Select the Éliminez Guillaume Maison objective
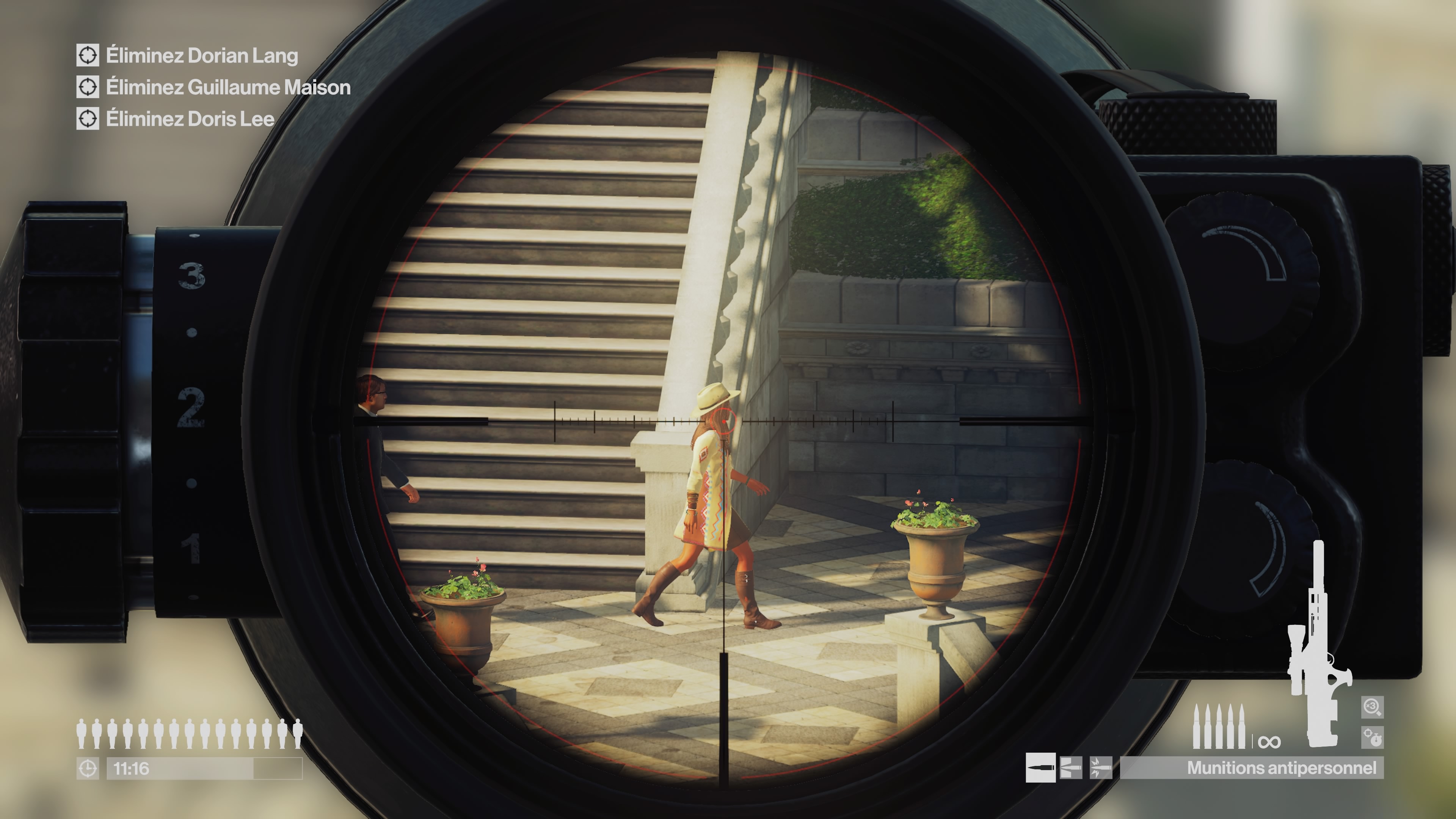1456x819 pixels. pos(228,87)
